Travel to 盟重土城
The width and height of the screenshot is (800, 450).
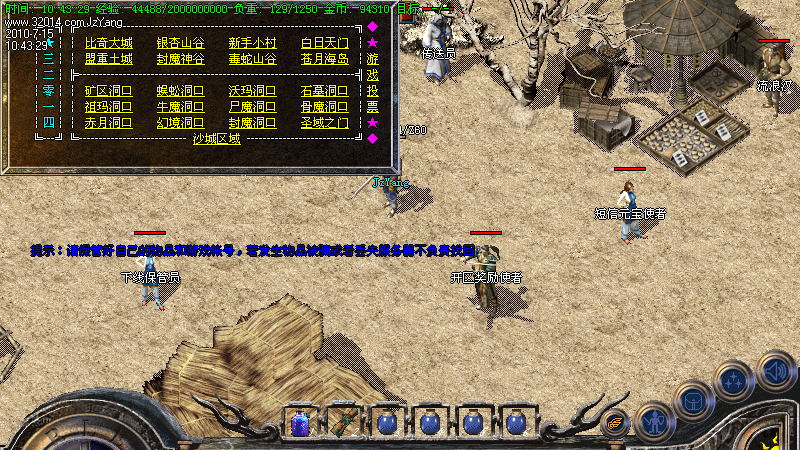coord(108,59)
